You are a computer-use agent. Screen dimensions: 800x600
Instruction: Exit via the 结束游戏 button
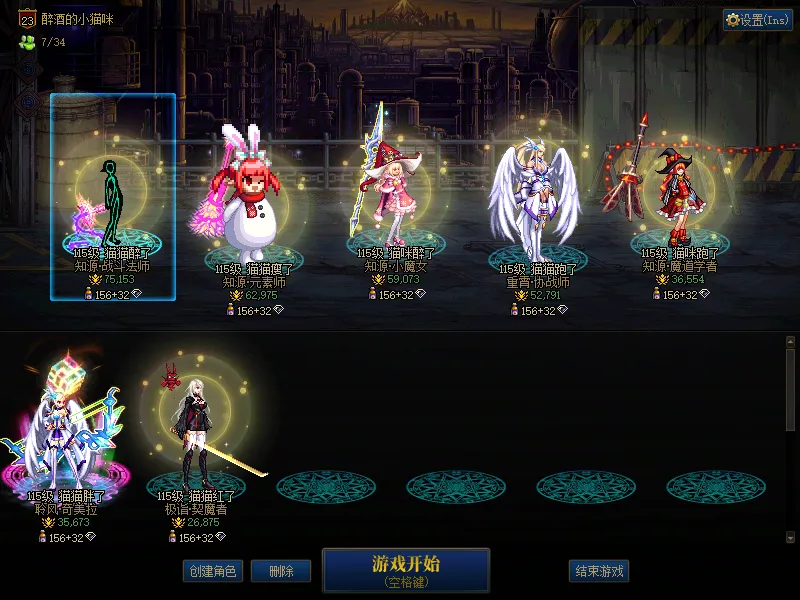pyautogui.click(x=598, y=571)
